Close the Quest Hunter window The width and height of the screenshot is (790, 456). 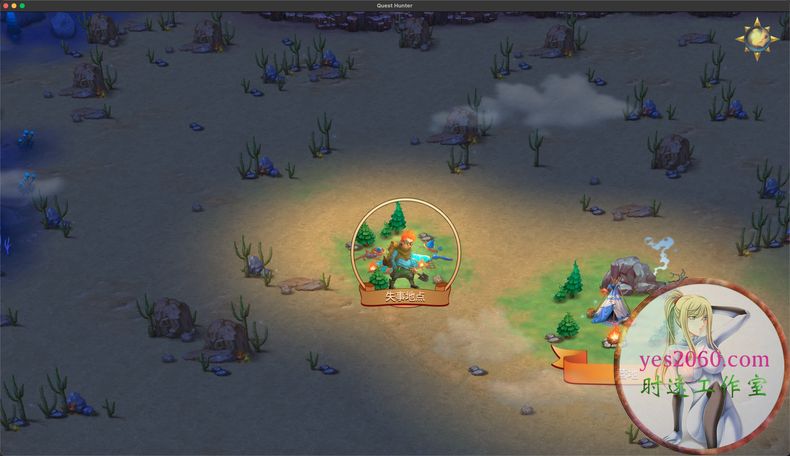pyautogui.click(x=6, y=5)
